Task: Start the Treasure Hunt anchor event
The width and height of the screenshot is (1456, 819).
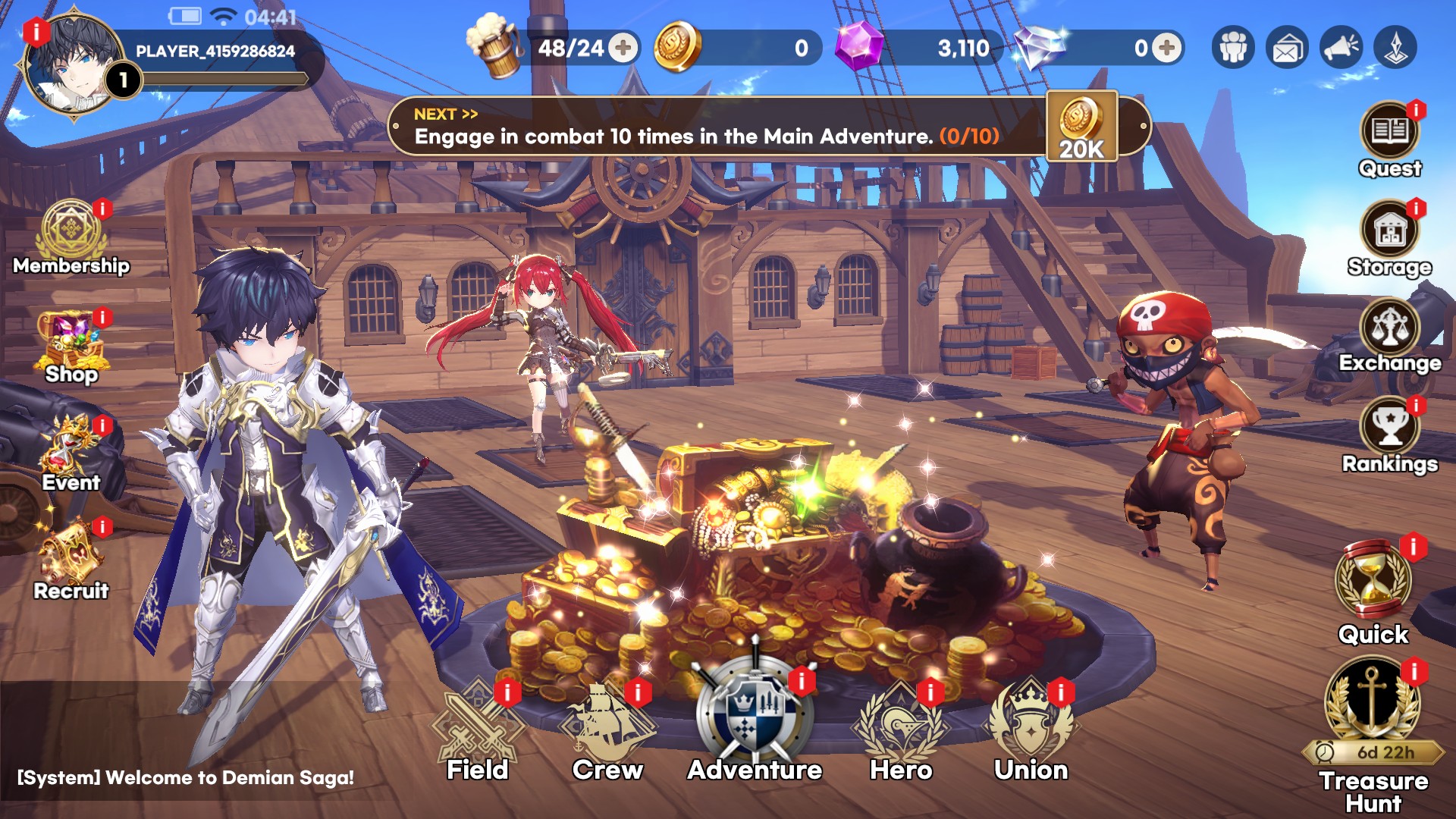Action: point(1373,701)
